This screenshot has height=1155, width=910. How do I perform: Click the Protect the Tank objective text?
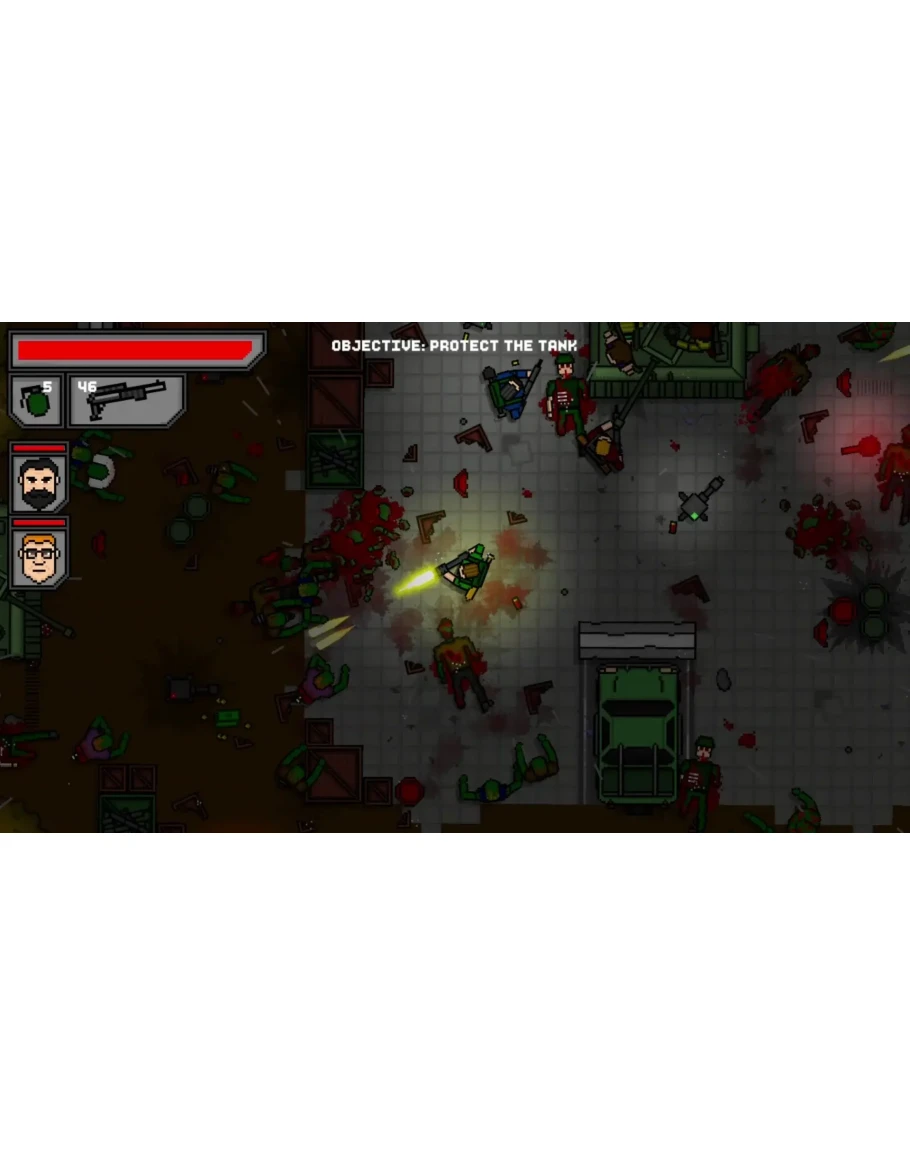point(454,346)
